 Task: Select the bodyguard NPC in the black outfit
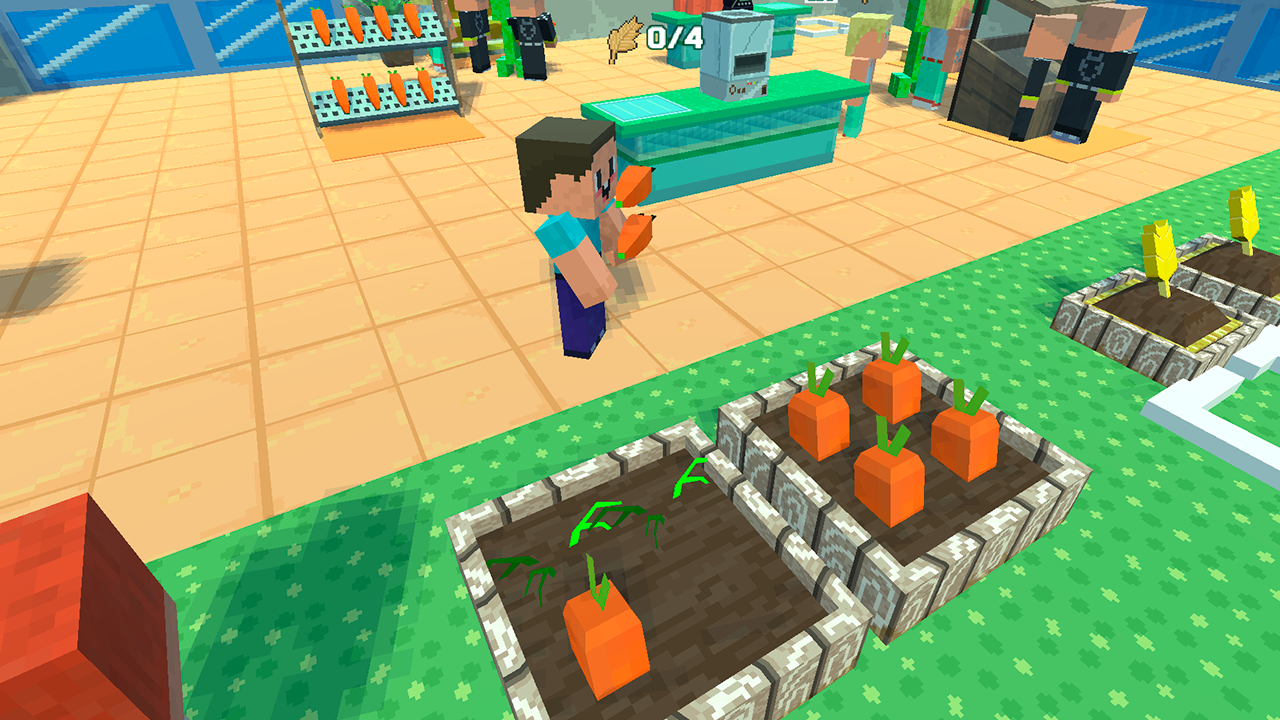point(1090,70)
